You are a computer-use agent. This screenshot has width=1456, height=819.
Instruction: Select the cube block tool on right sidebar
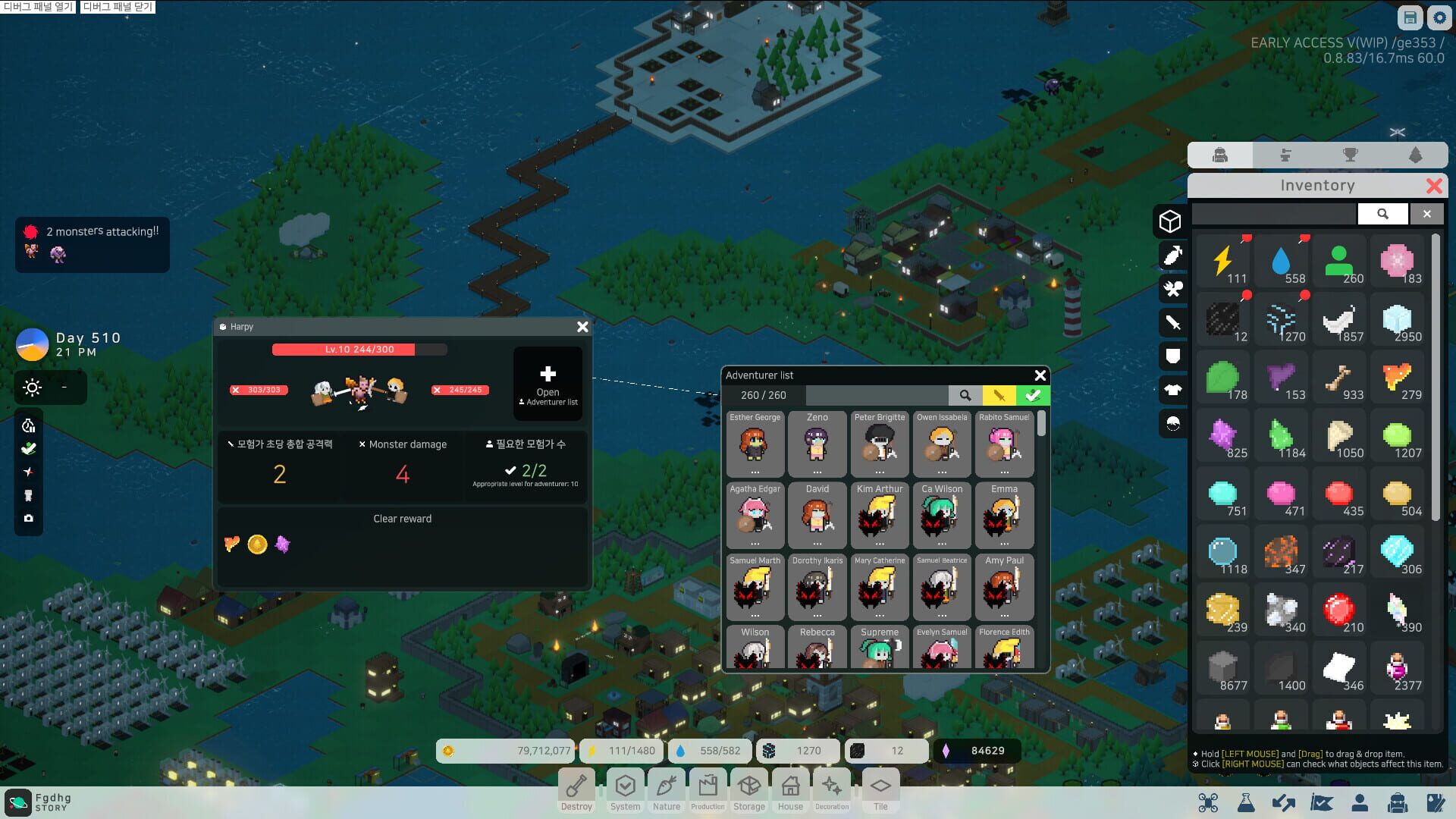click(x=1171, y=221)
